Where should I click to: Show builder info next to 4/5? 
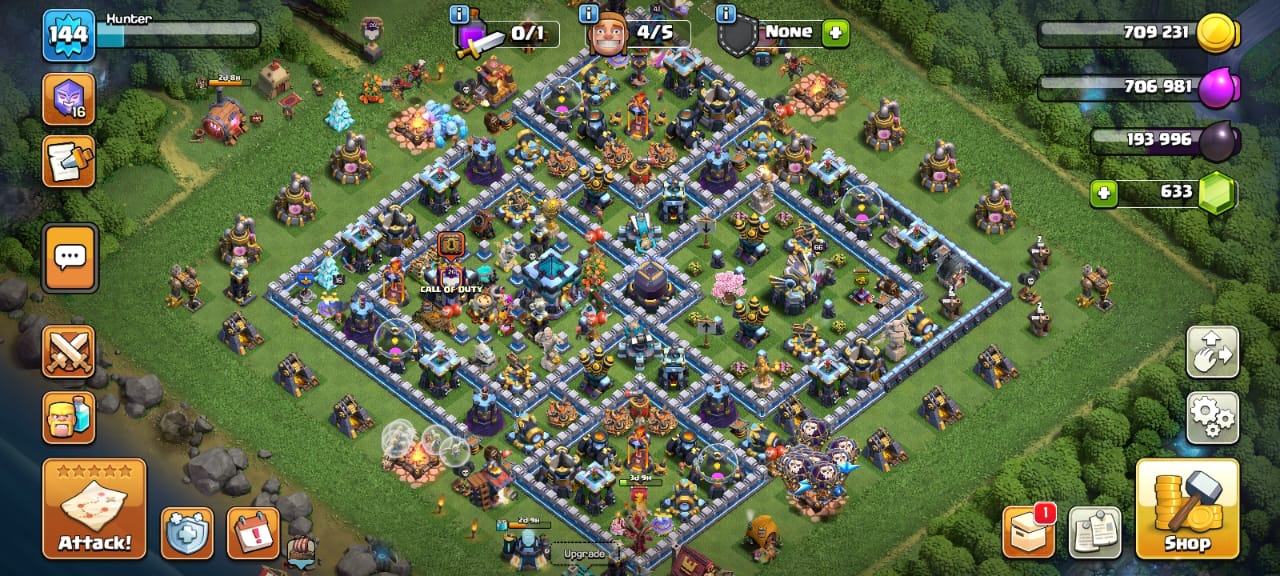[x=589, y=14]
